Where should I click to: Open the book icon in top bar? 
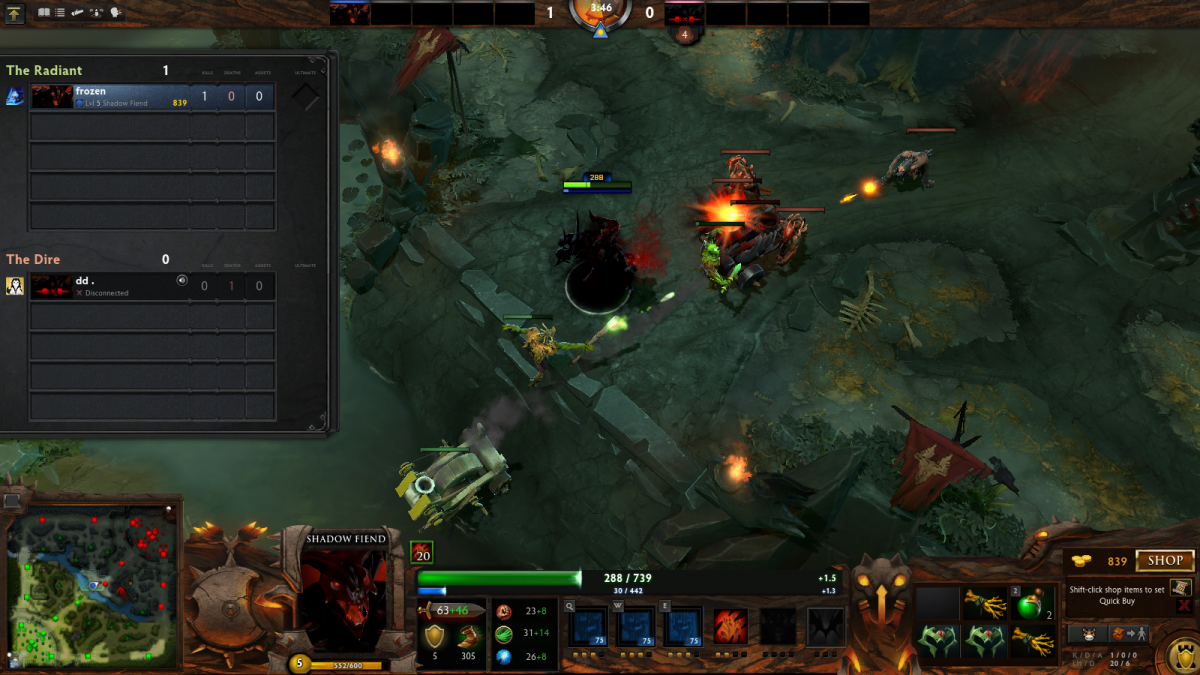point(44,13)
